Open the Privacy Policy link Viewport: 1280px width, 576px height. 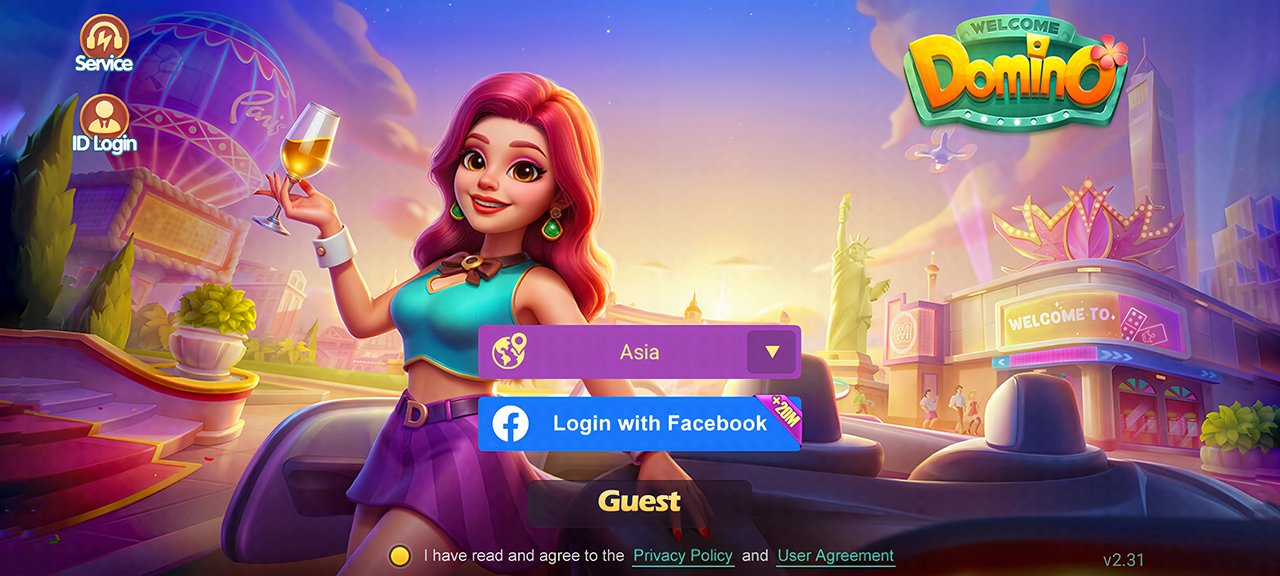(x=683, y=556)
